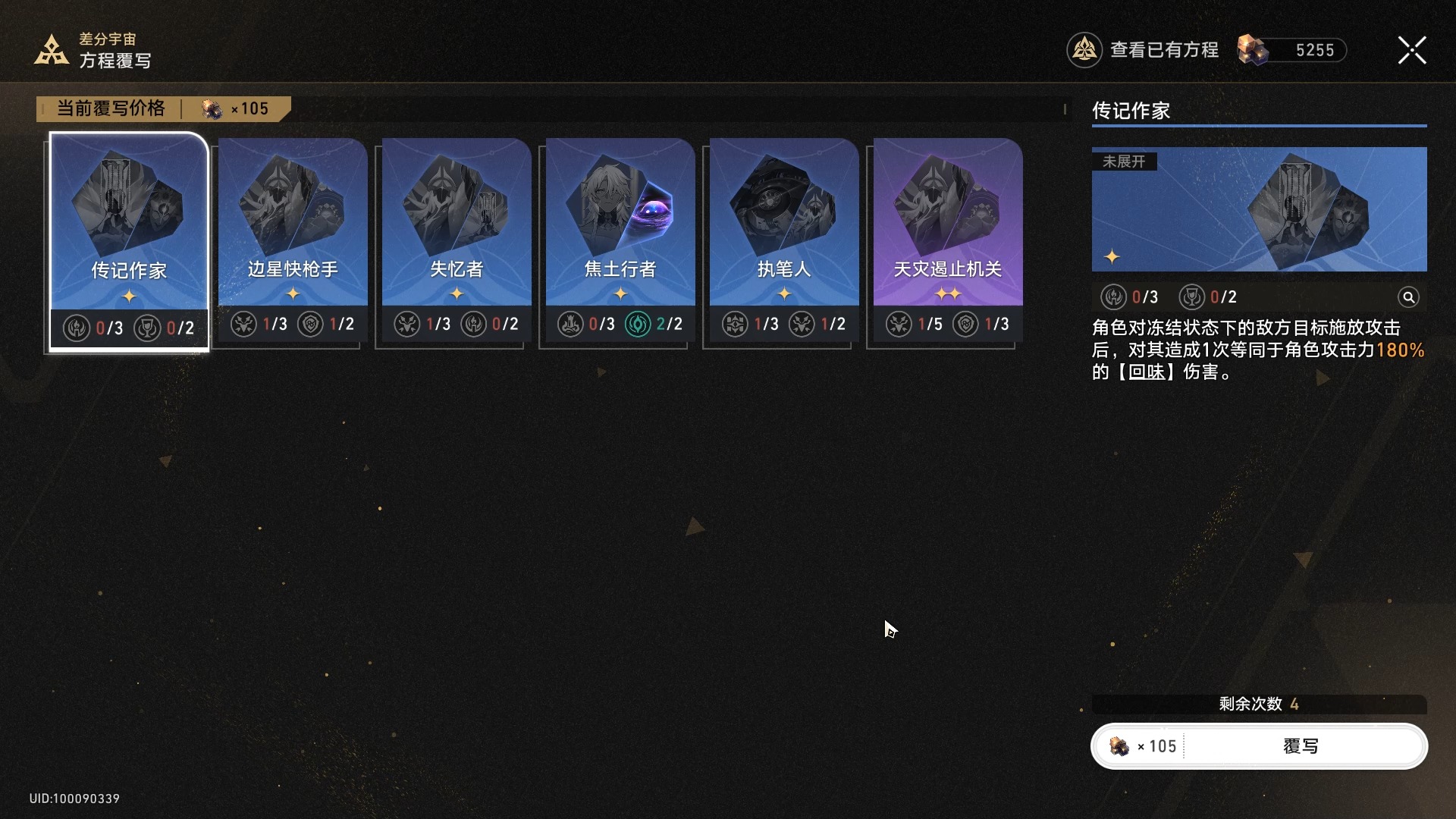1456x819 pixels.
Task: Click the magnifier icon in detail panel
Action: click(x=1408, y=297)
